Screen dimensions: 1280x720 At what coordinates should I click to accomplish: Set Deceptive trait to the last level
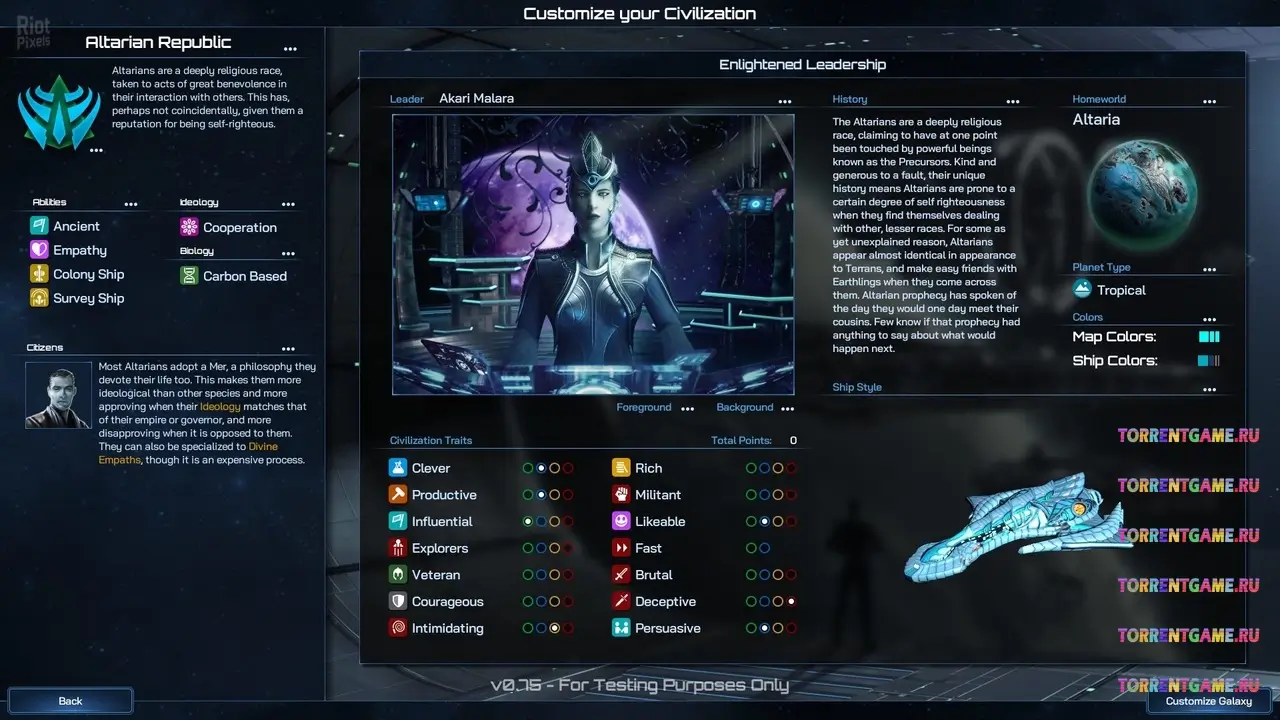[x=791, y=602]
